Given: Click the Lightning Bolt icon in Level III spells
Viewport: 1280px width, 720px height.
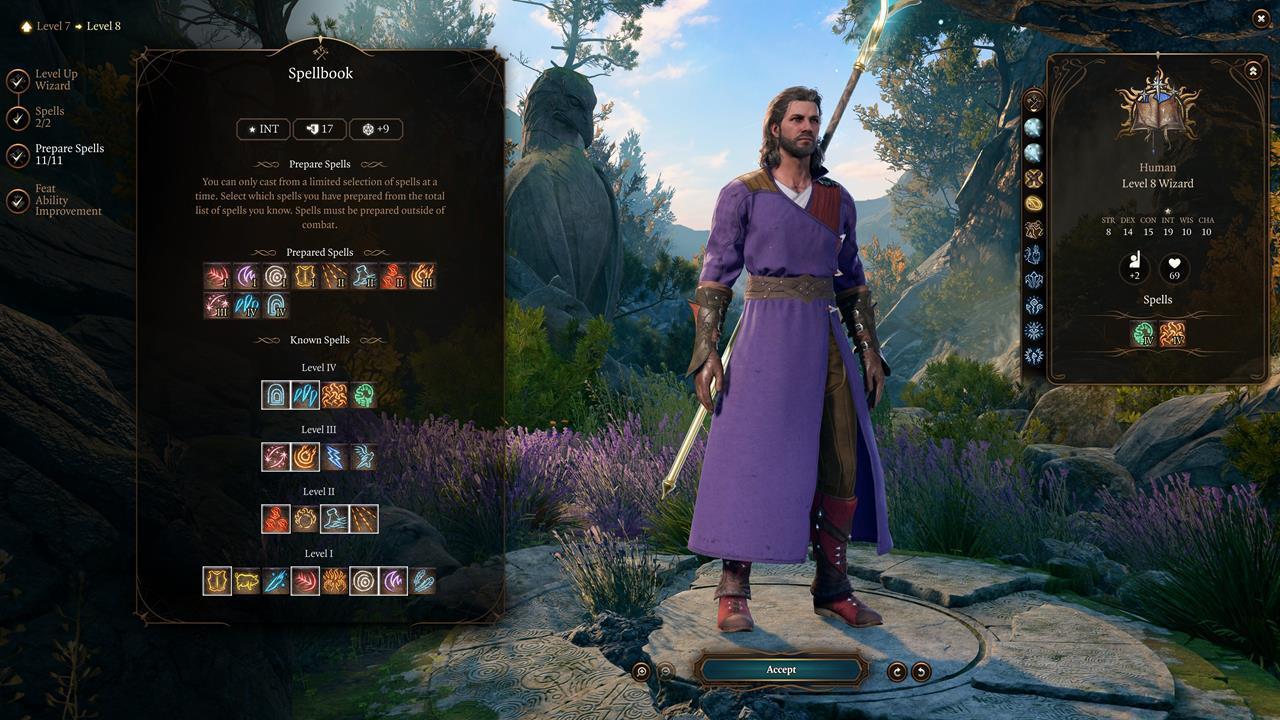Looking at the screenshot, I should tap(335, 456).
